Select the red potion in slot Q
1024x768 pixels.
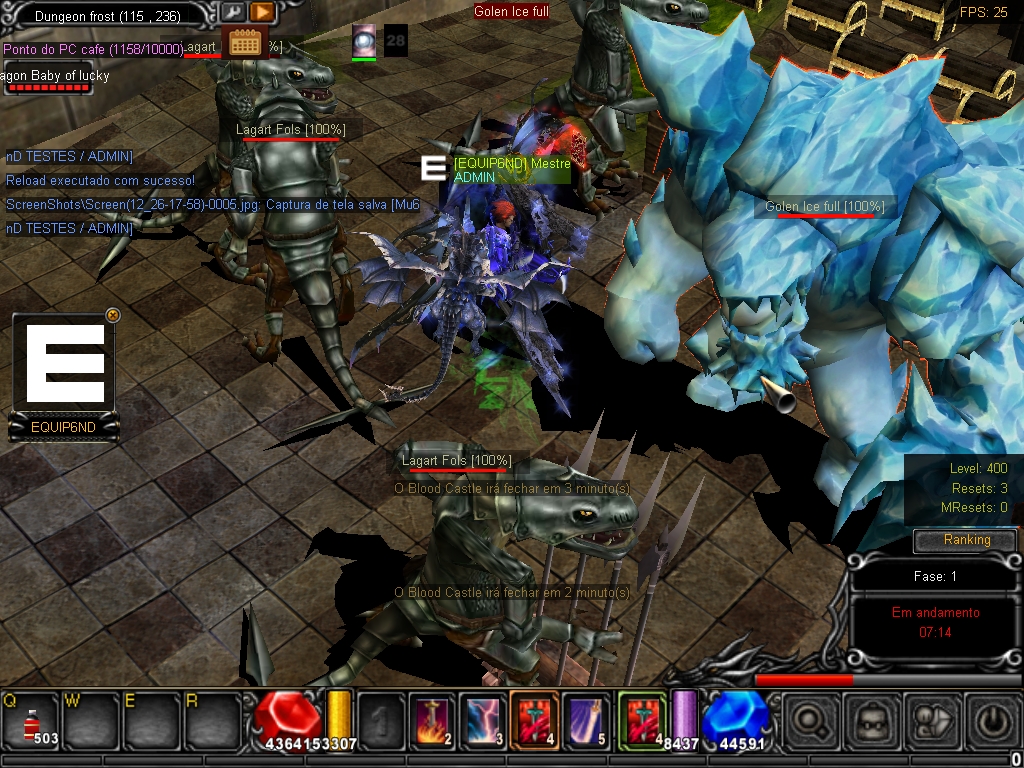[x=30, y=719]
